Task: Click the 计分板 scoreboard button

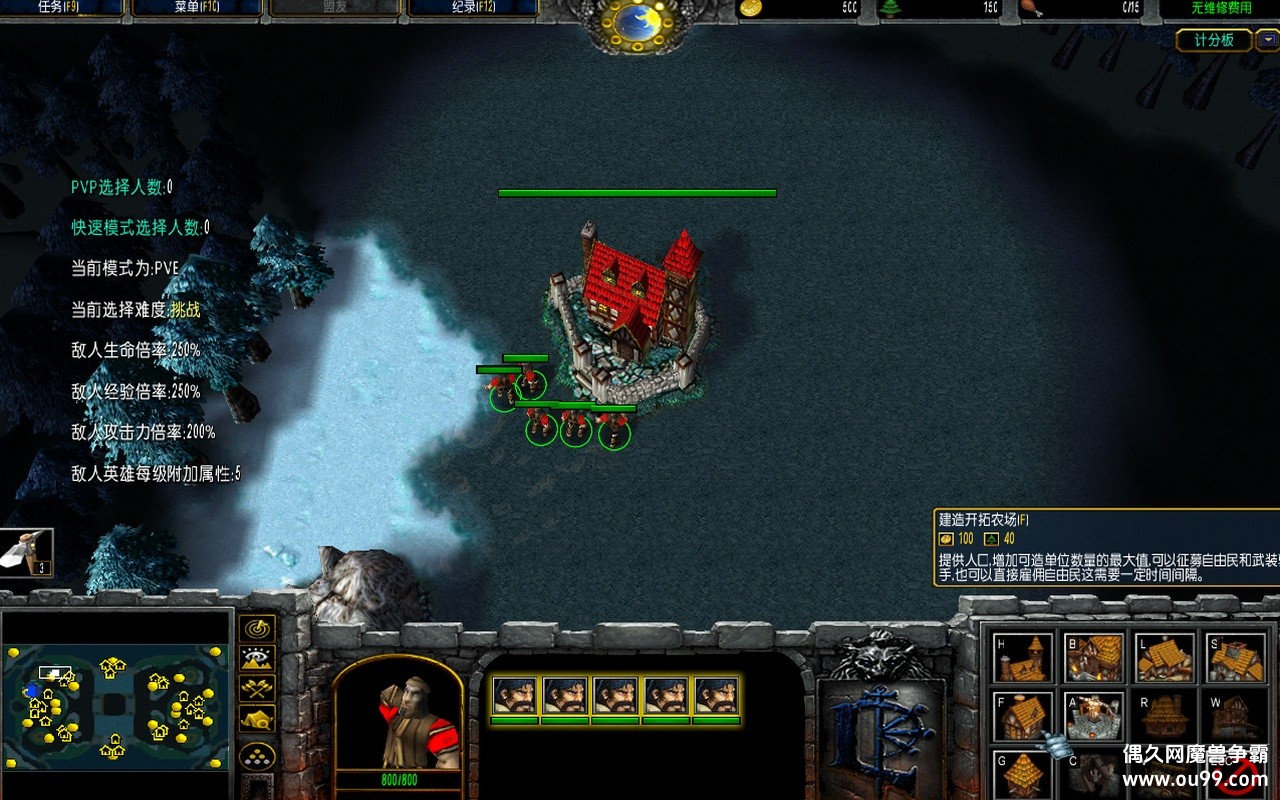Action: point(1213,40)
